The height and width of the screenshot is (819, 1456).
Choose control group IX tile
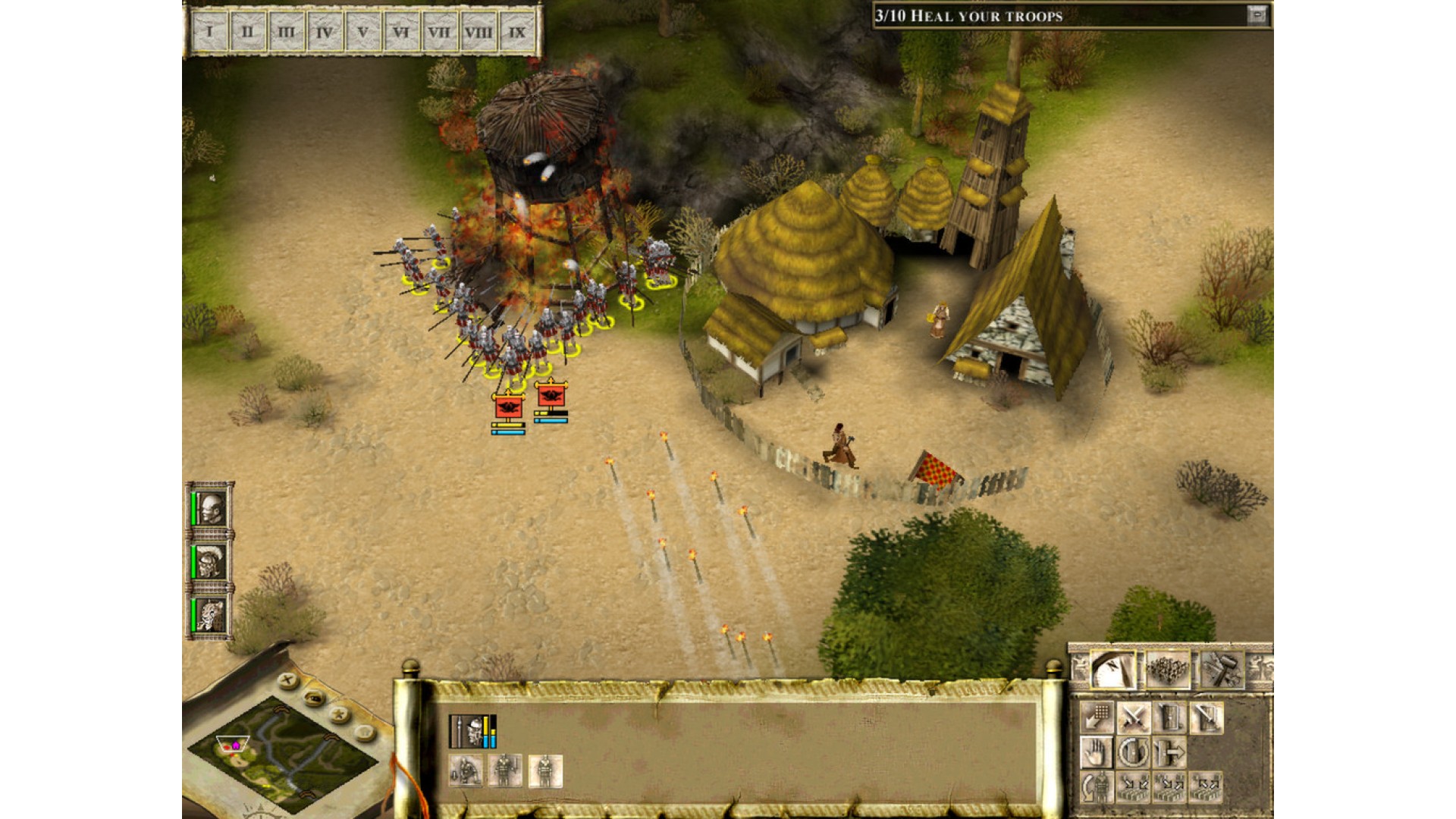[x=517, y=33]
